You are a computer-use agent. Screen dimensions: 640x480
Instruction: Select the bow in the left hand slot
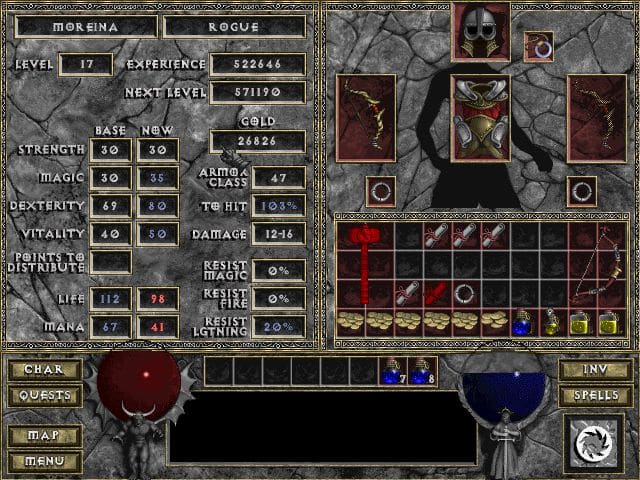364,118
